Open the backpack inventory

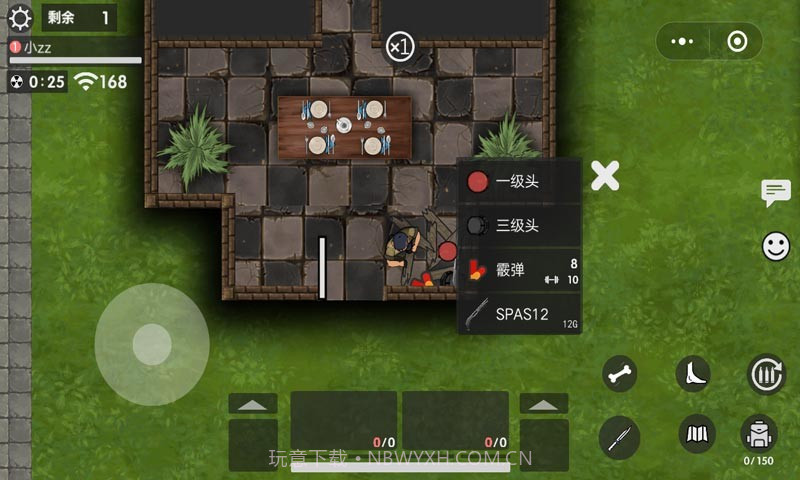[x=759, y=433]
